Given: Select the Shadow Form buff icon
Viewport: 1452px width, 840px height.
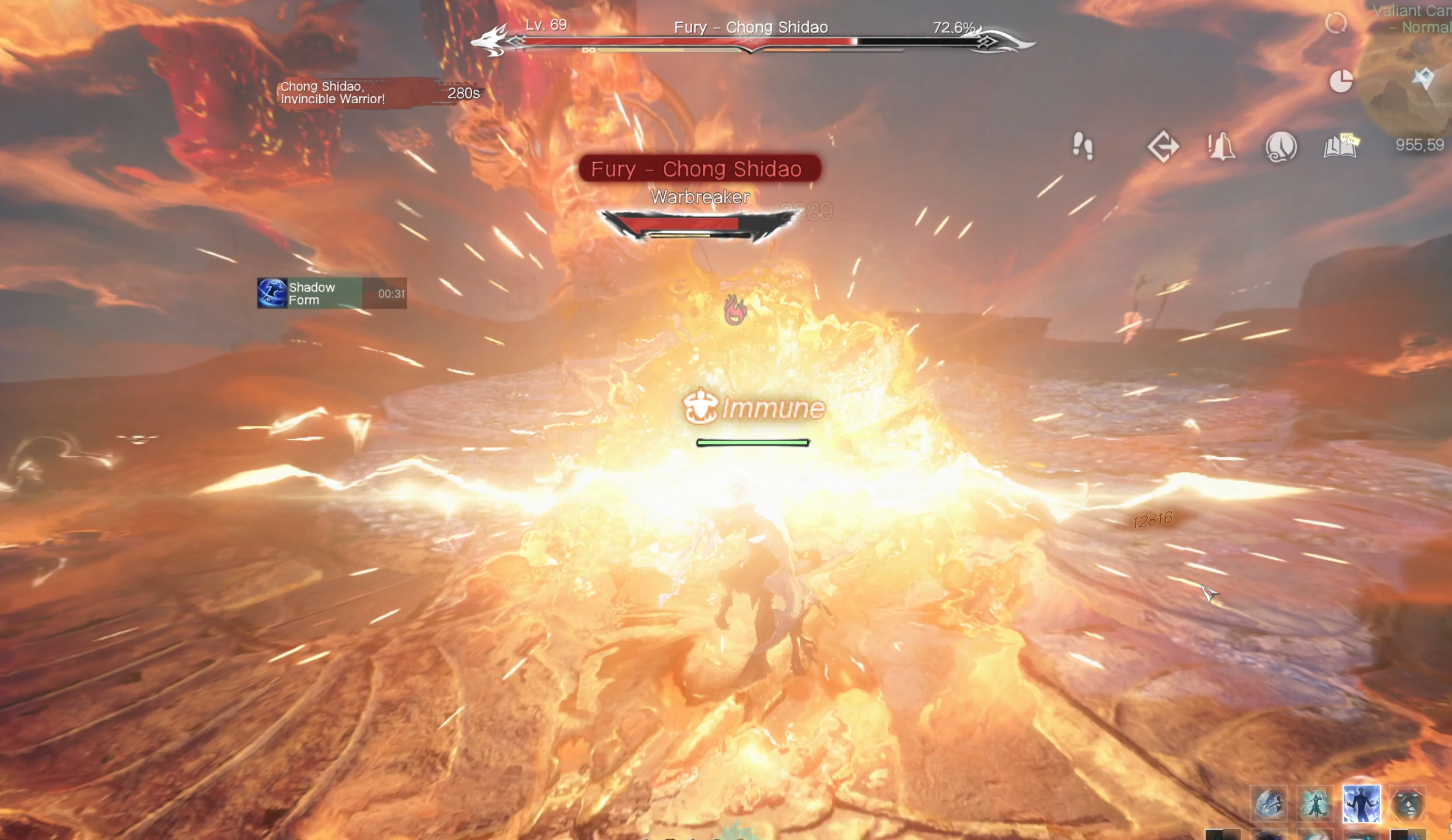Looking at the screenshot, I should coord(272,293).
